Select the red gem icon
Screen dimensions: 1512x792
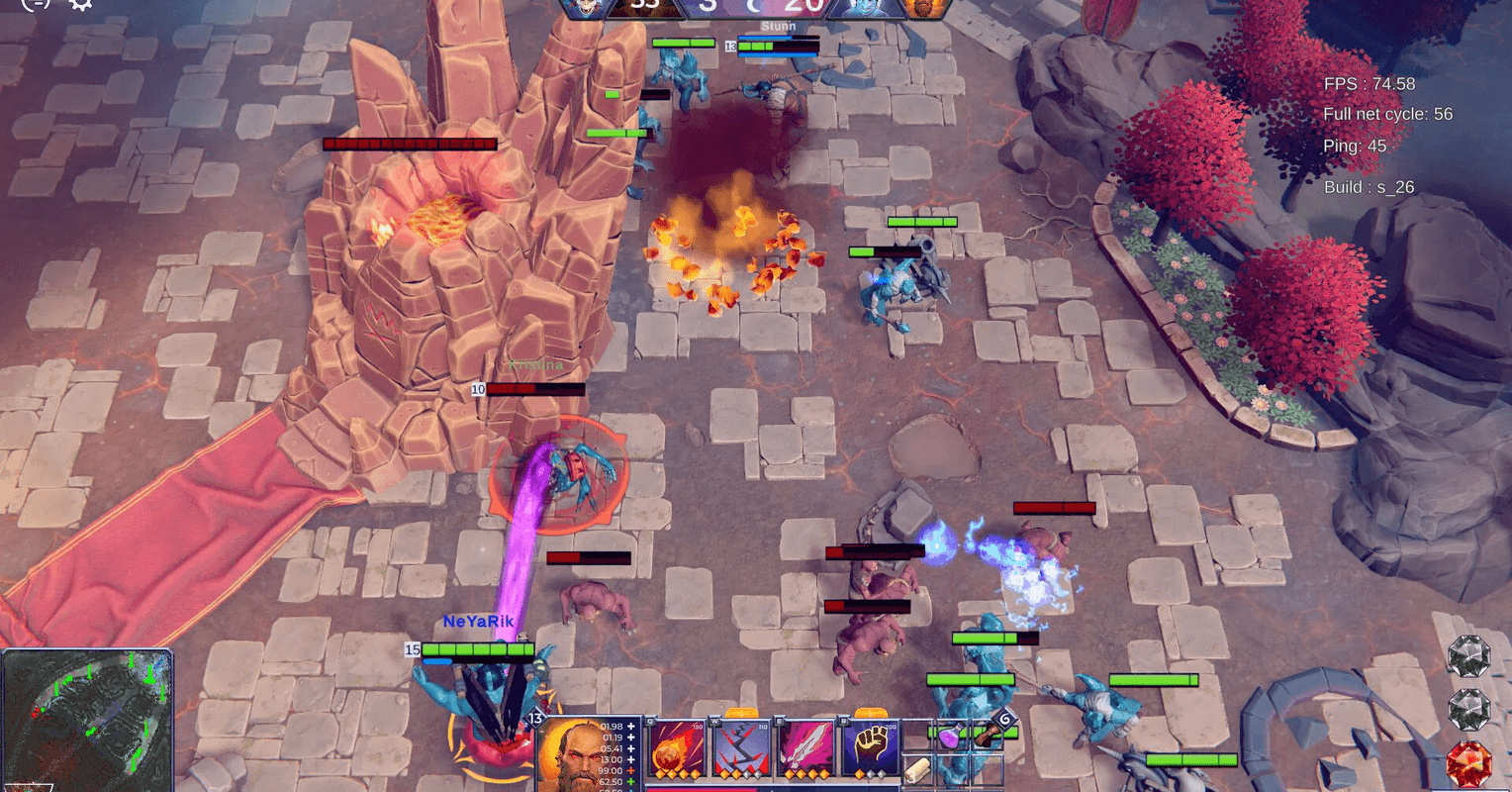[1468, 763]
